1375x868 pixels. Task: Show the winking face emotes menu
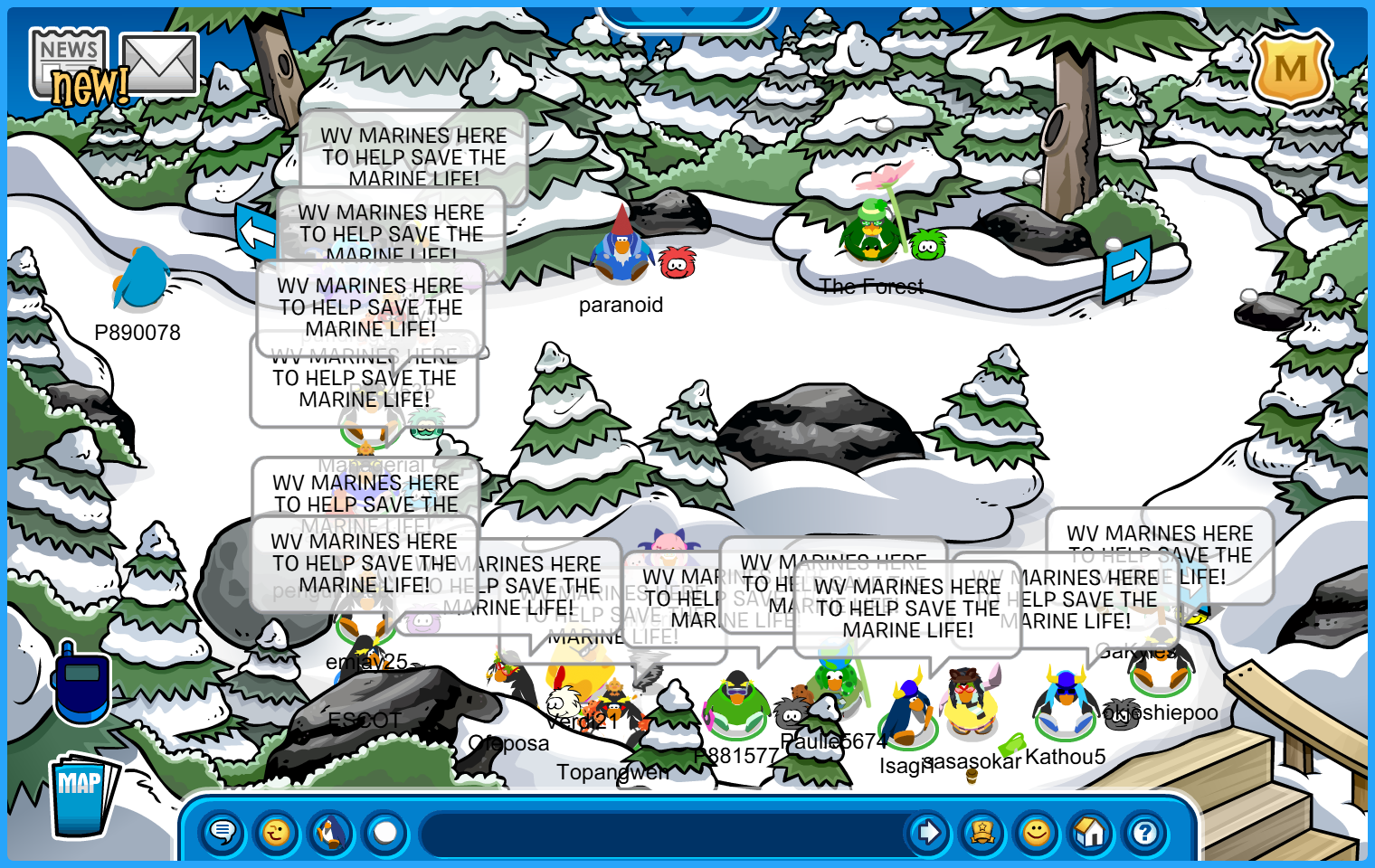click(x=276, y=832)
